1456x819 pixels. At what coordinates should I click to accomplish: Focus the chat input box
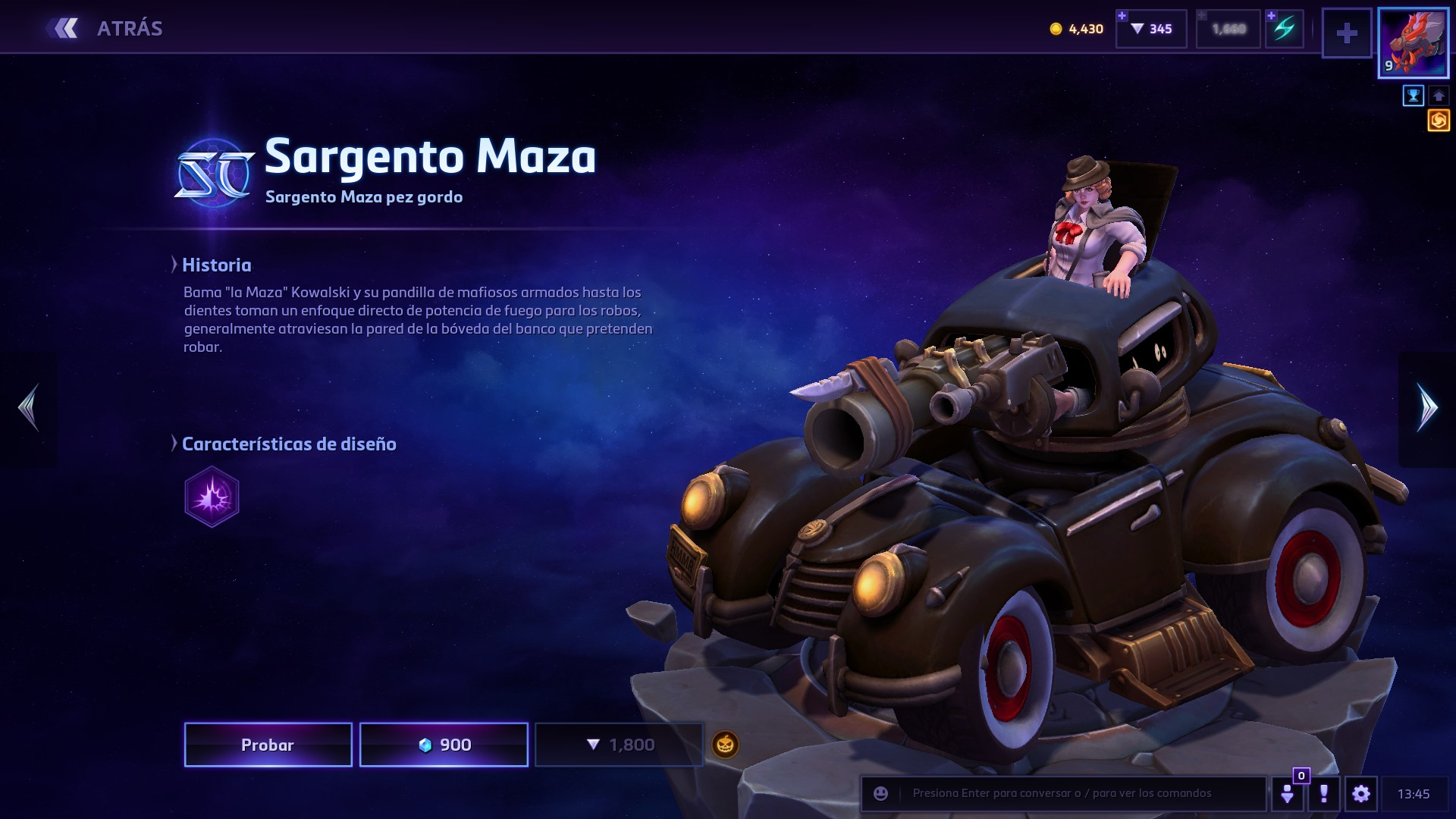[x=1077, y=793]
